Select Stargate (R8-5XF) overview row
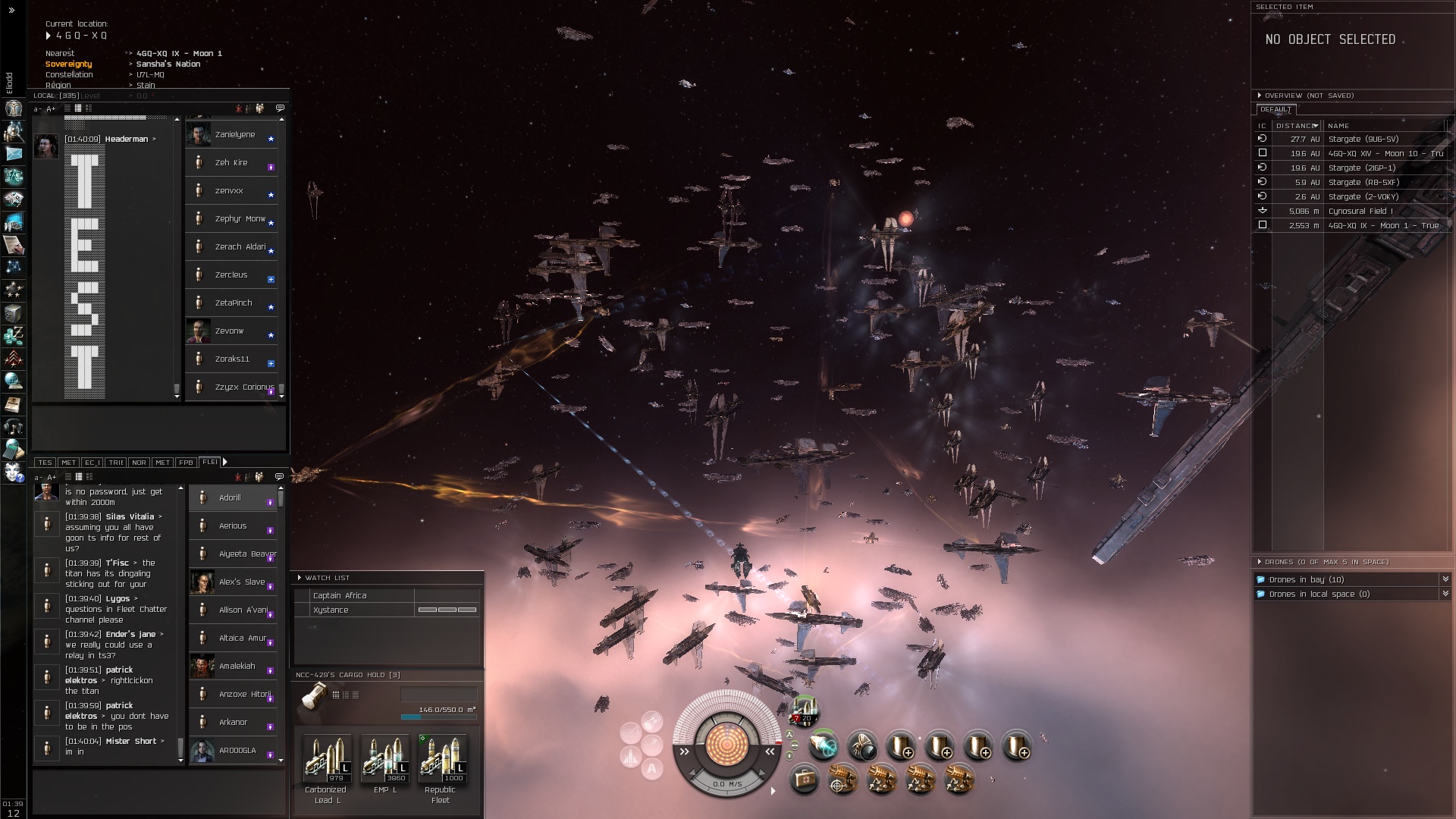The image size is (1456, 819). point(1363,182)
